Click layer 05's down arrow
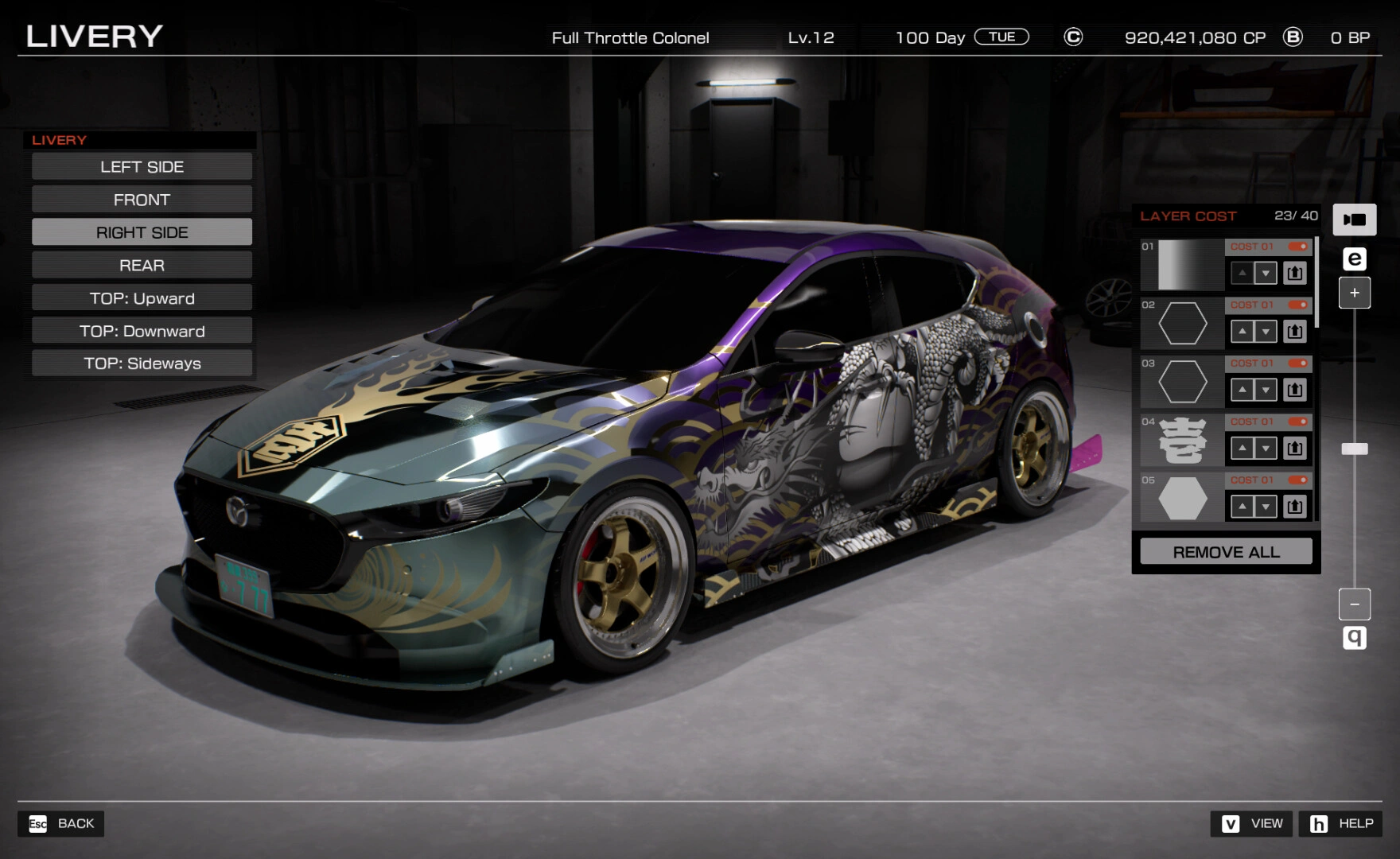The height and width of the screenshot is (859, 1400). [x=1266, y=506]
